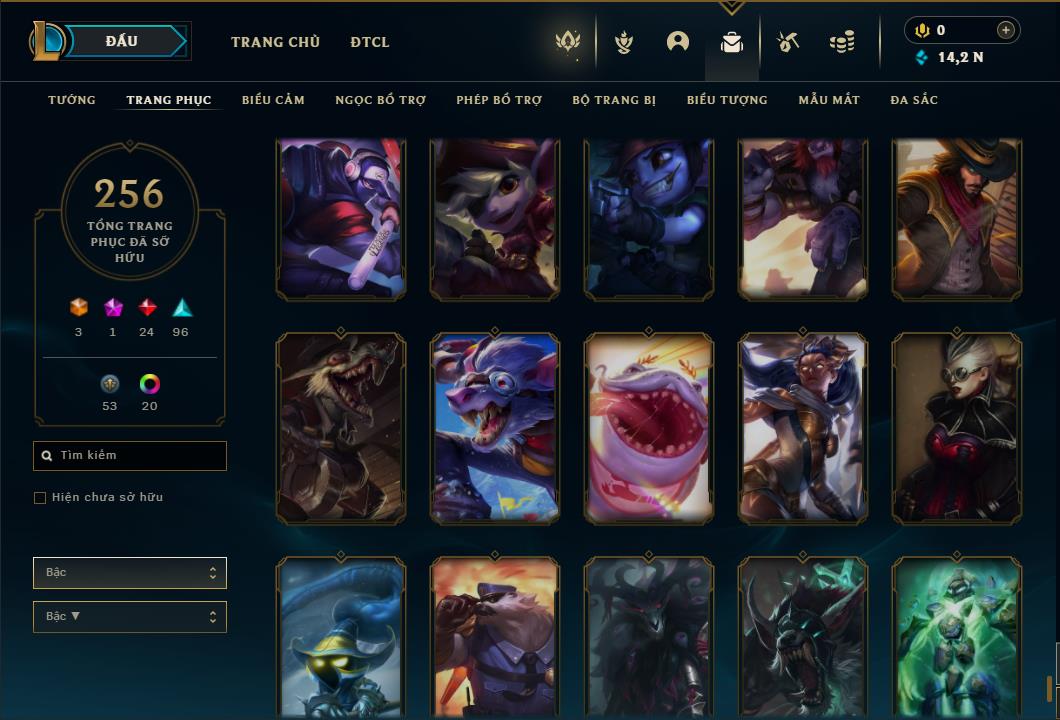1060x720 pixels.
Task: Open the crossed hammer crafting icon
Action: 788,42
